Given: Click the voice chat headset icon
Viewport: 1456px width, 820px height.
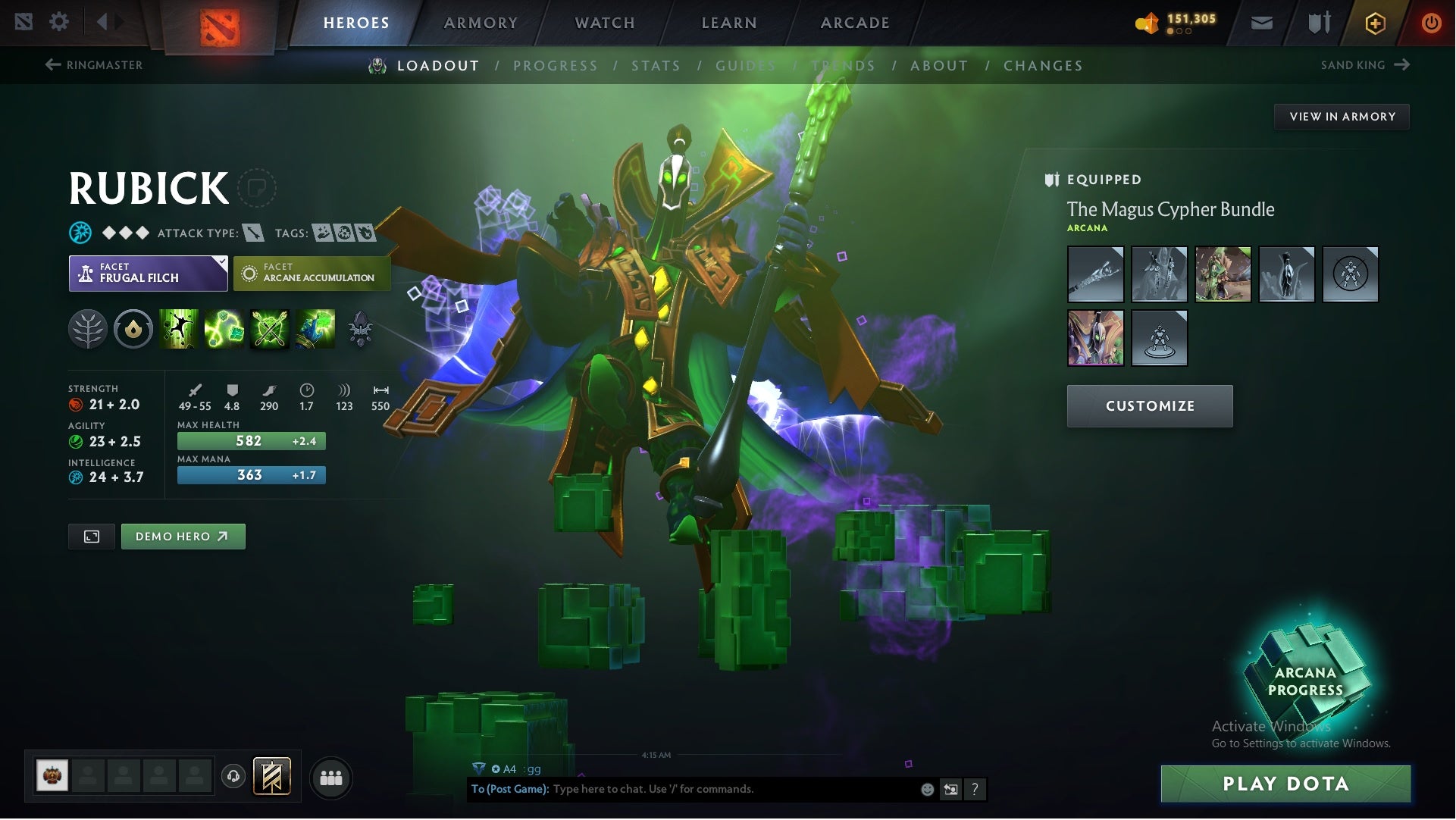Looking at the screenshot, I should [x=233, y=777].
